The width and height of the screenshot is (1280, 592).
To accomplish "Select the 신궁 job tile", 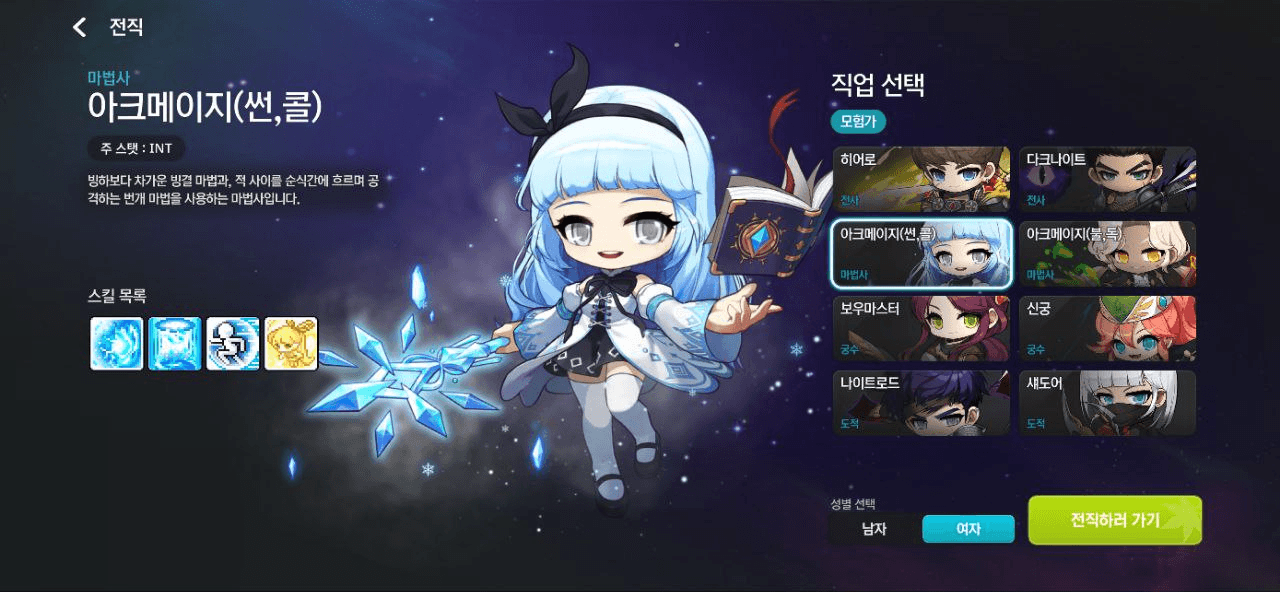I will (x=1107, y=328).
